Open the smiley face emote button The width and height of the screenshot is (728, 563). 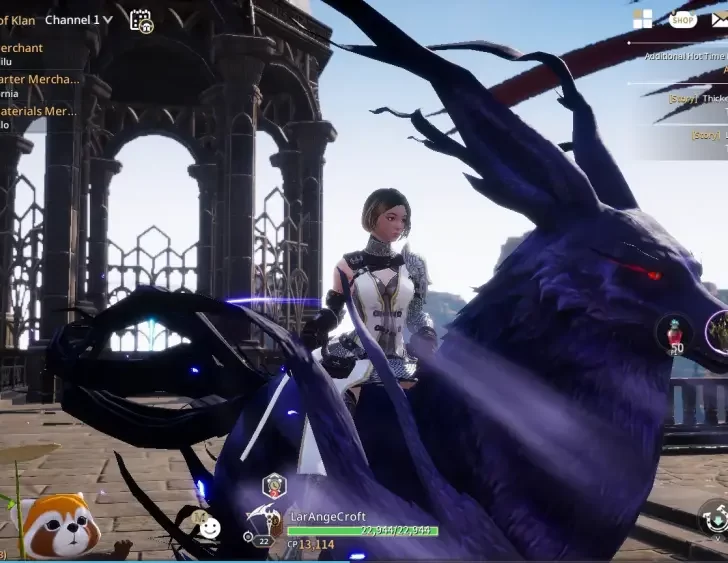pyautogui.click(x=208, y=527)
